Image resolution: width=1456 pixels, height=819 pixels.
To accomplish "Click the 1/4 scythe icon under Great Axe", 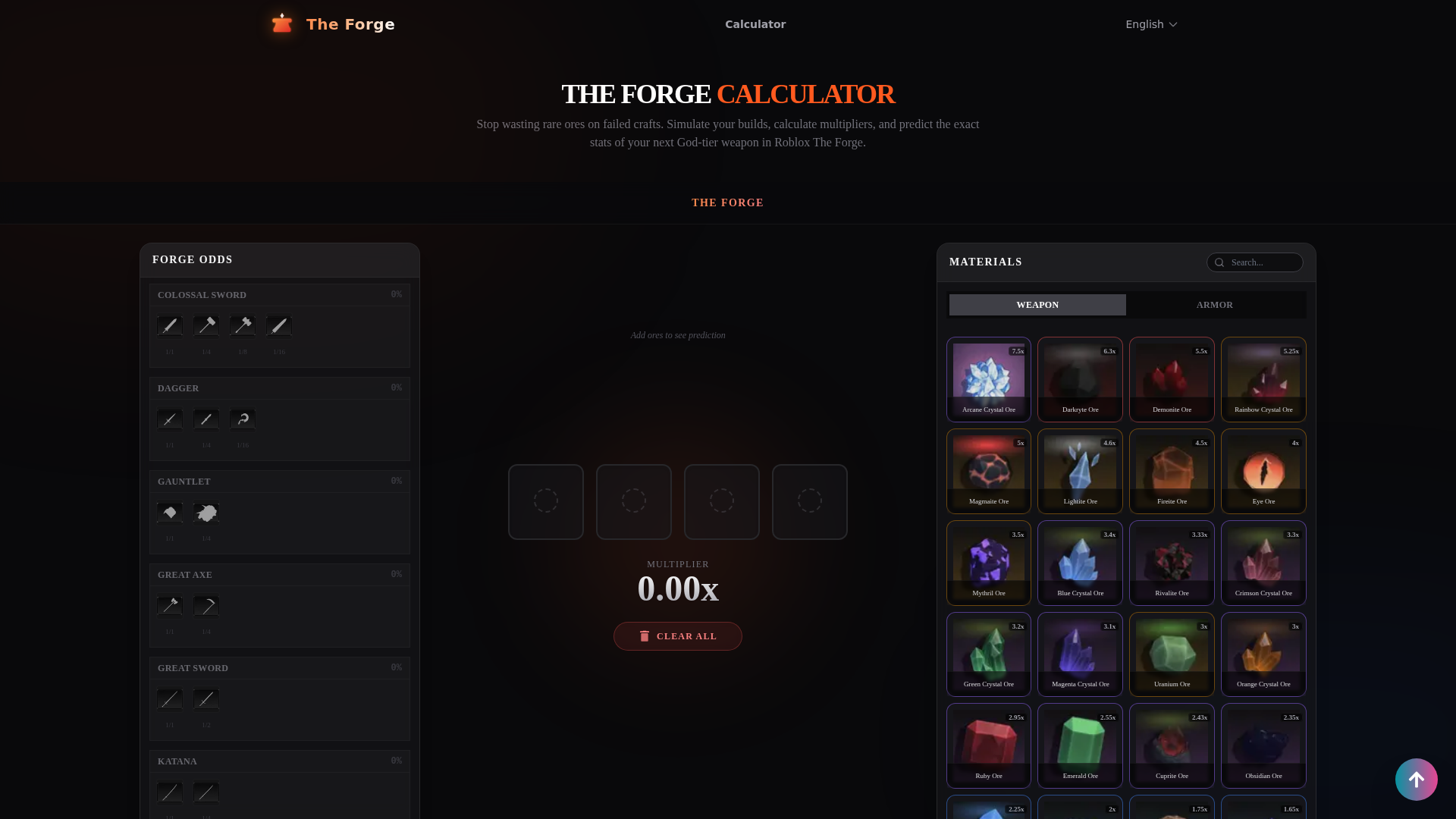I will (x=206, y=605).
